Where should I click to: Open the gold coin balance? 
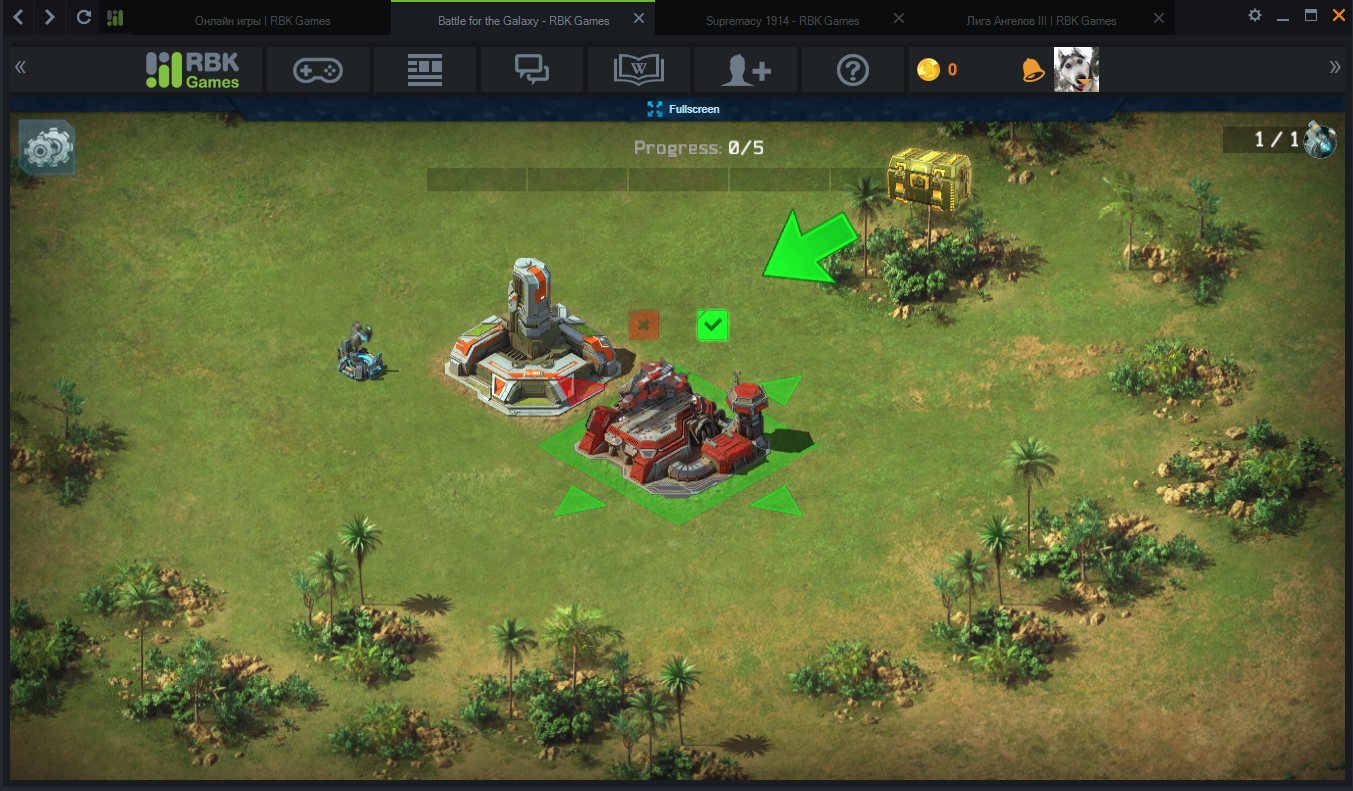point(938,70)
